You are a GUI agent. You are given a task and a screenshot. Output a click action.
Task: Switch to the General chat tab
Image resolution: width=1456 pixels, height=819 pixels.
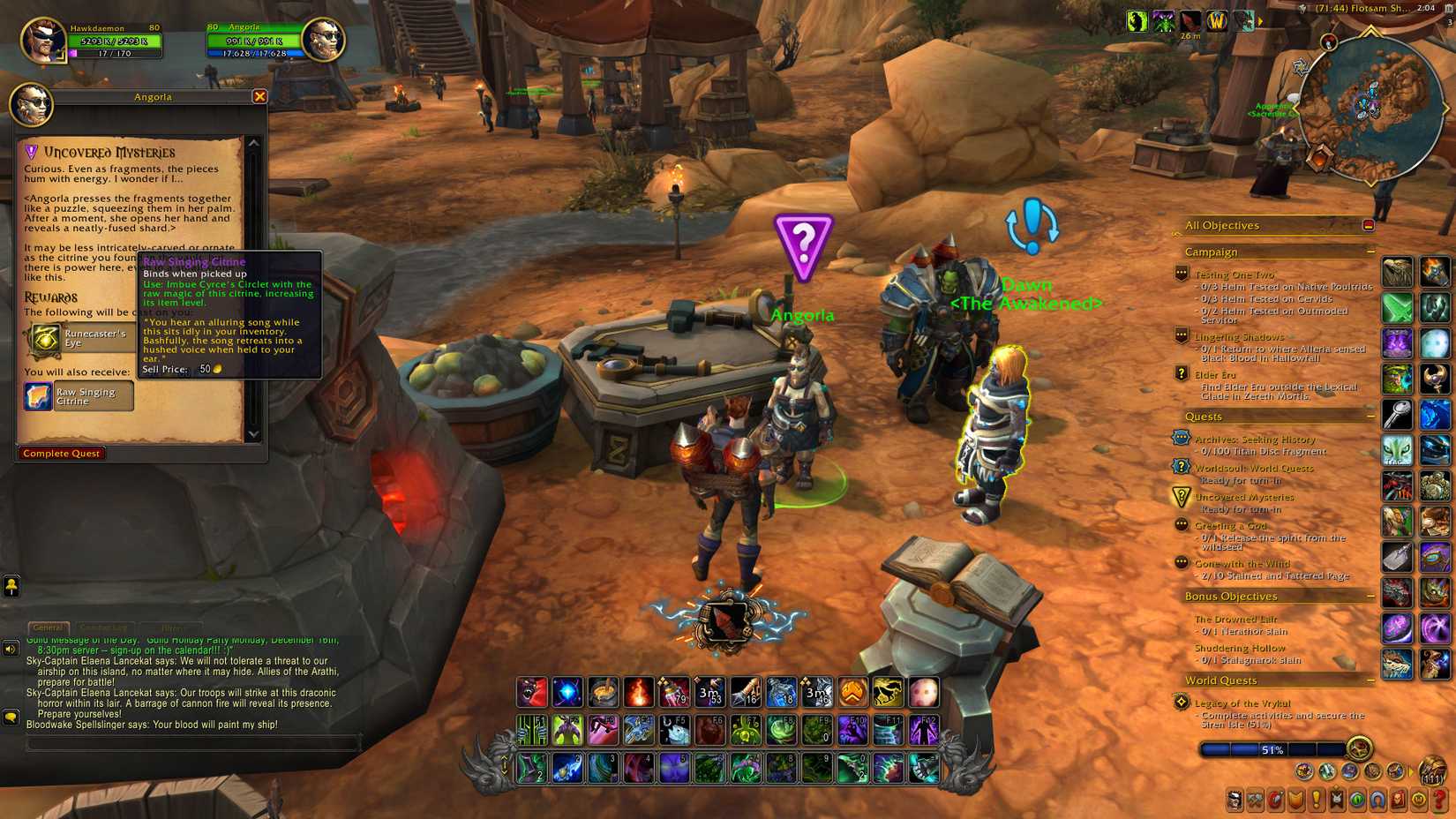point(50,627)
